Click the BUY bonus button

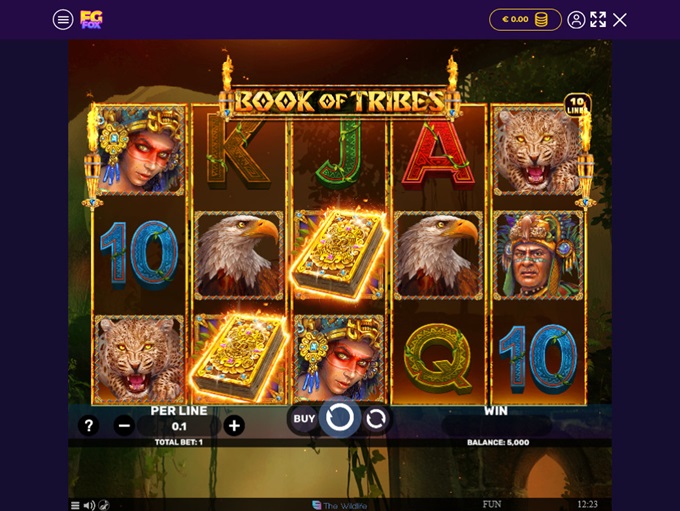tap(304, 419)
